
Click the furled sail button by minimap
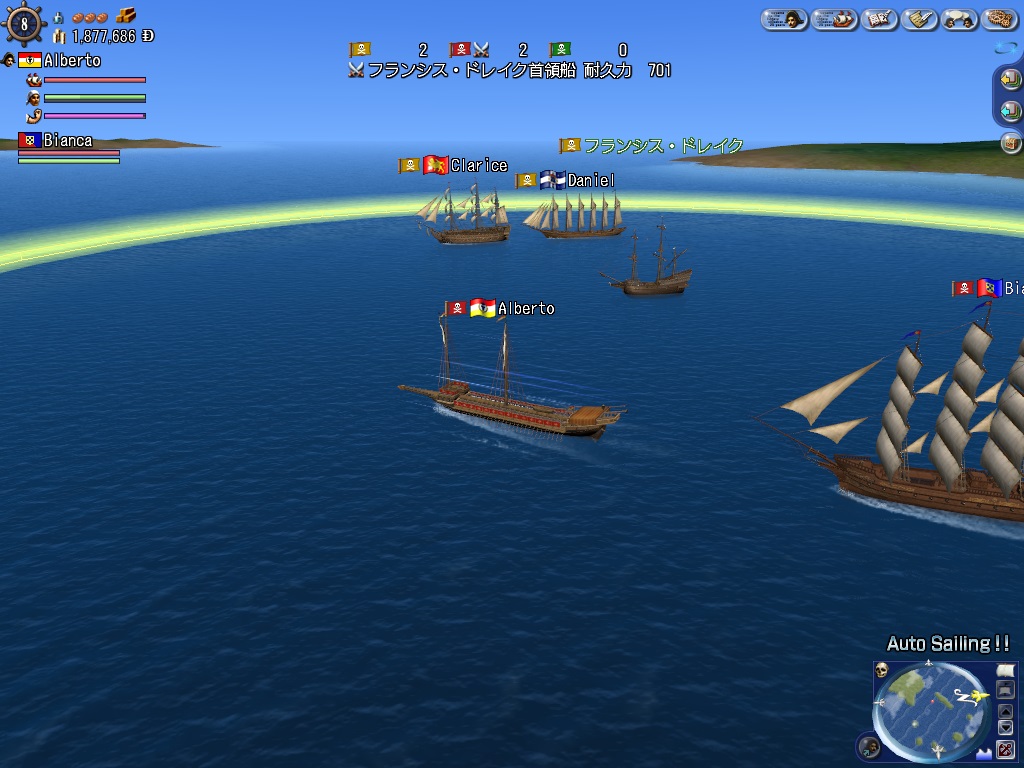click(x=1006, y=690)
